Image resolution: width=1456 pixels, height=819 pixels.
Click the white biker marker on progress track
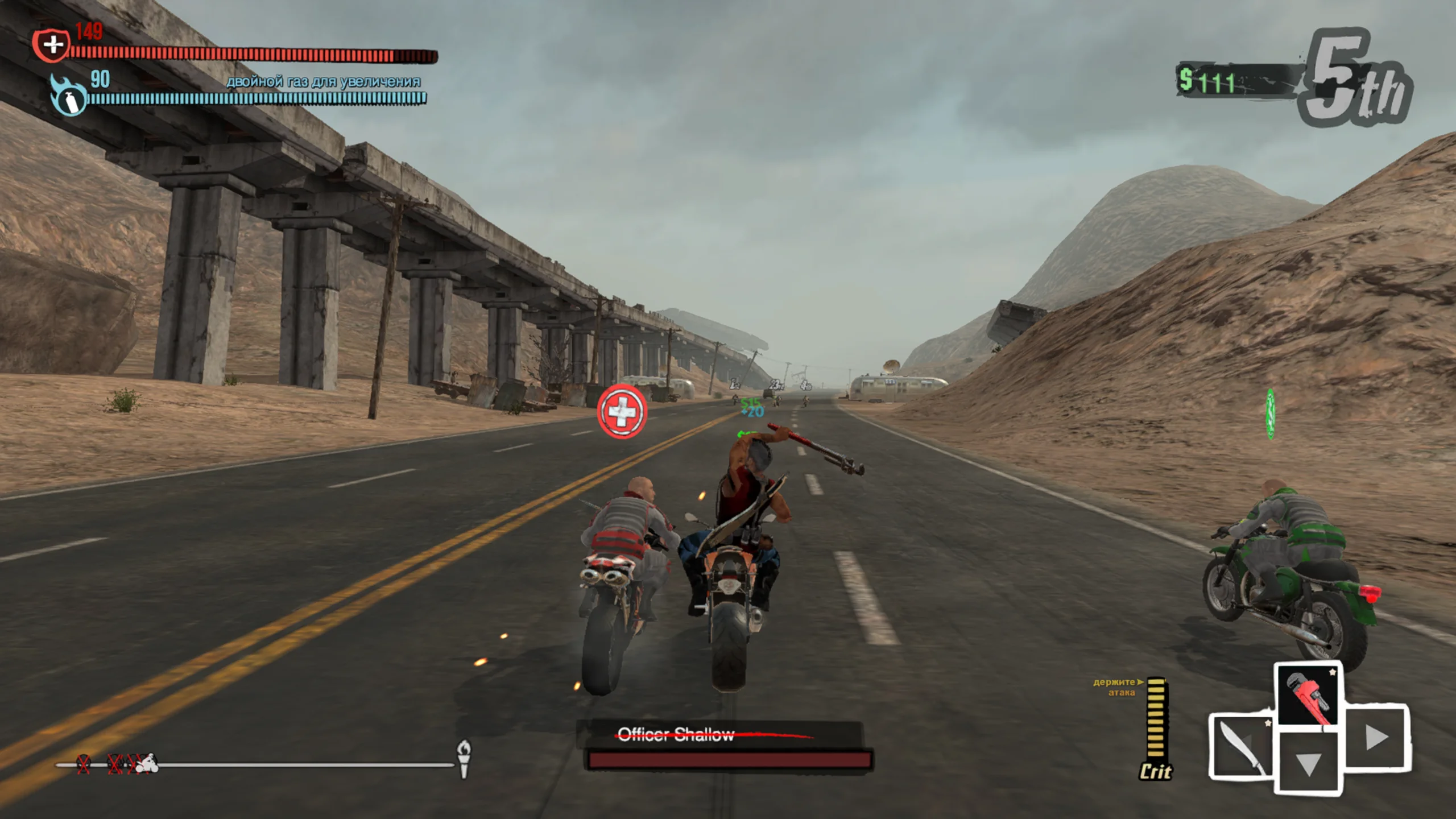coord(149,763)
